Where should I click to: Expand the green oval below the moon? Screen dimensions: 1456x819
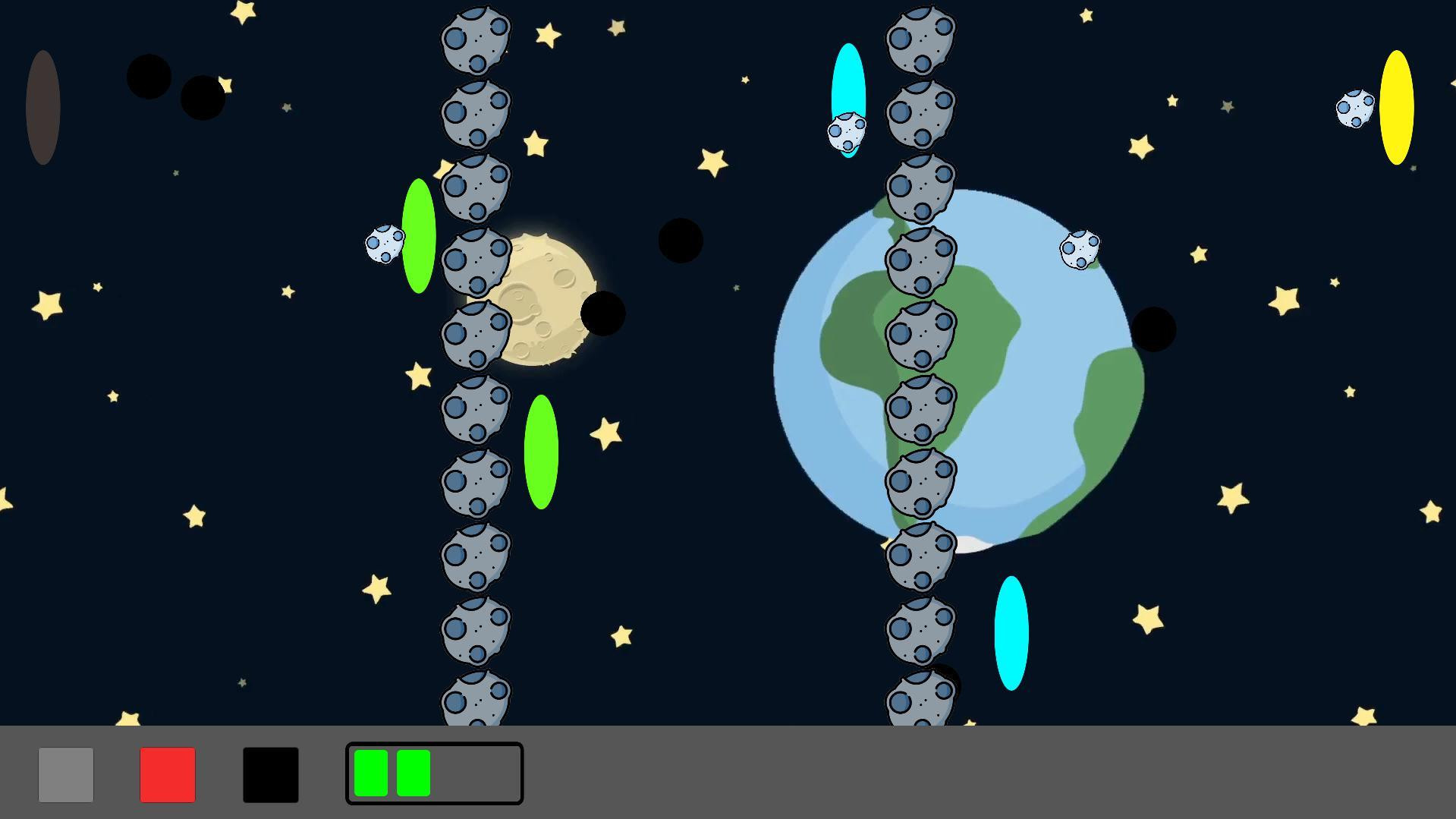tap(540, 452)
